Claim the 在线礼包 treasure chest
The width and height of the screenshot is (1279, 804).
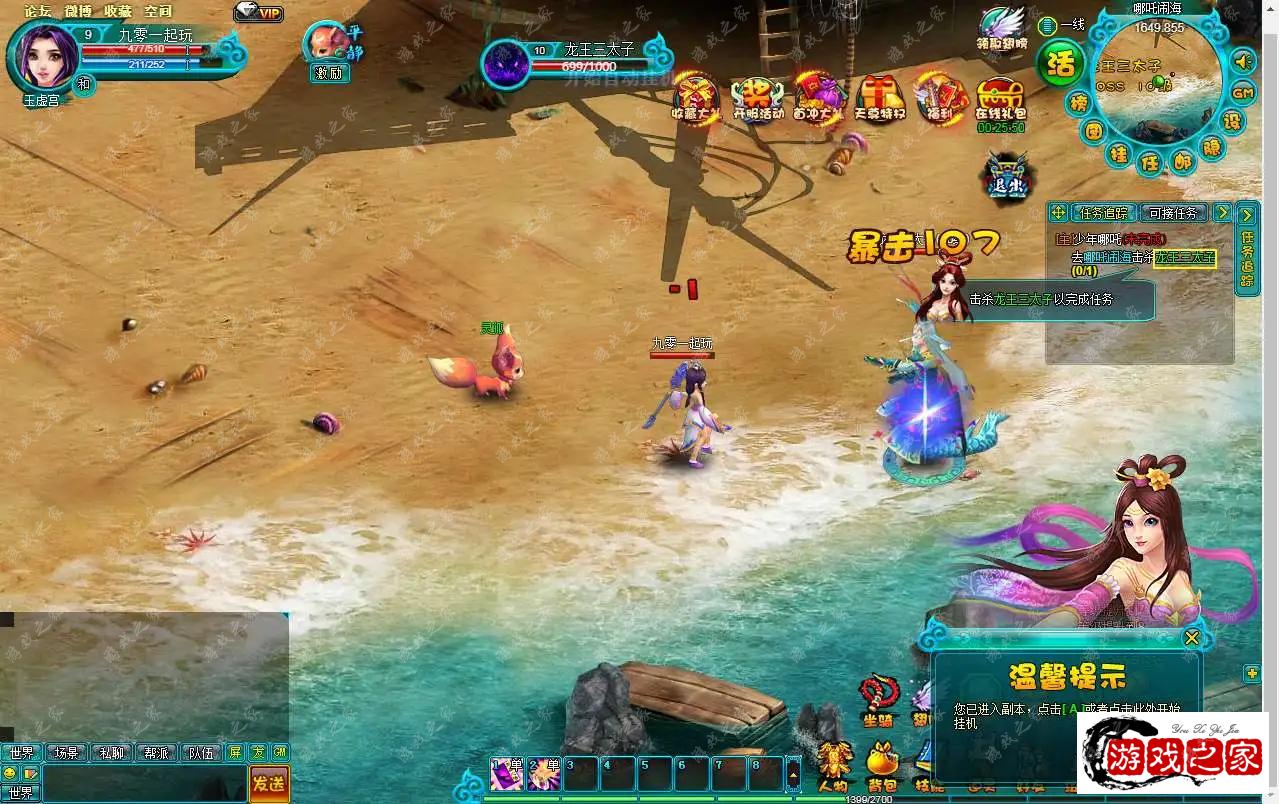pyautogui.click(x=1000, y=98)
